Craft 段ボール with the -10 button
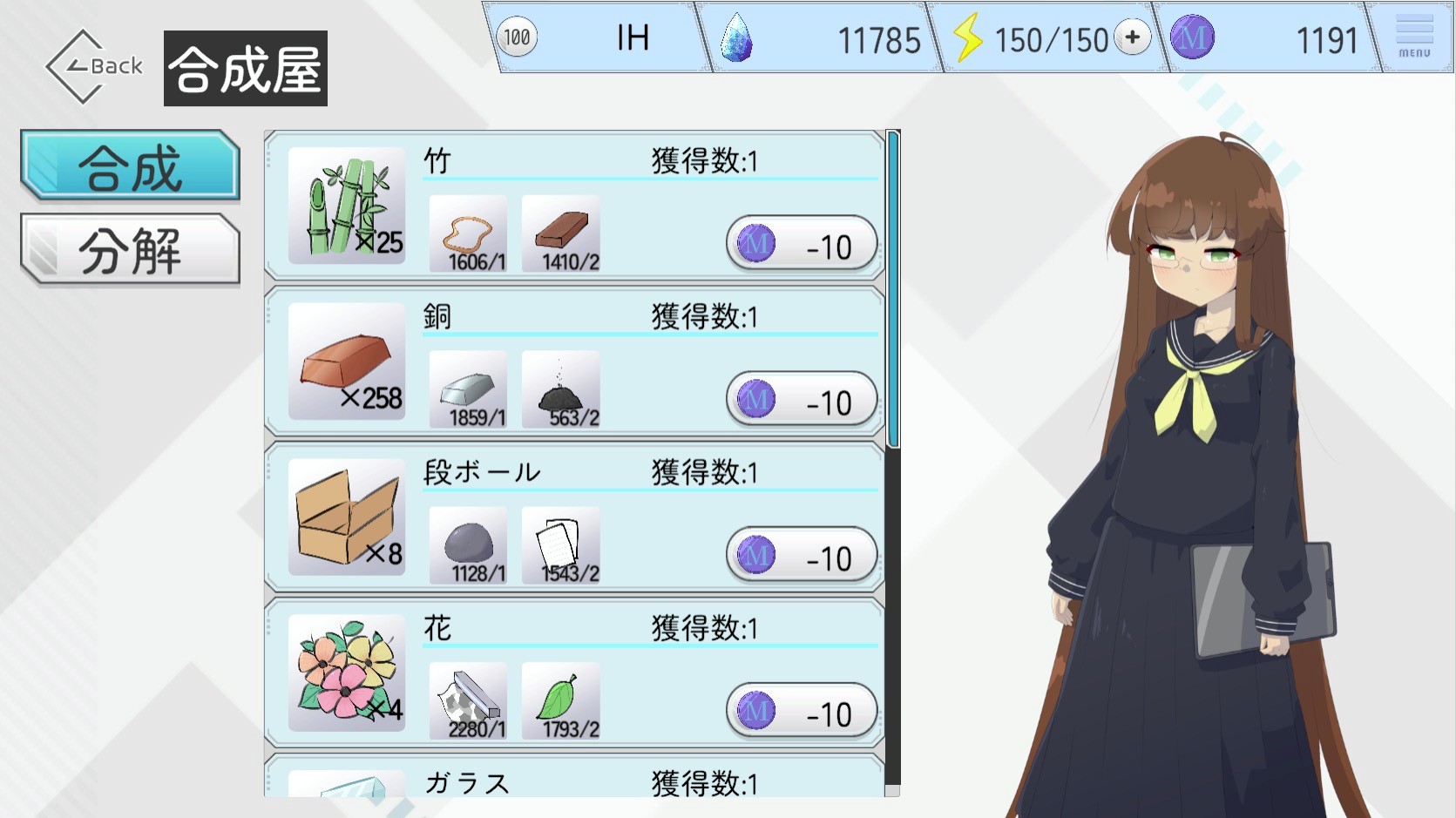The height and width of the screenshot is (818, 1456). [x=801, y=557]
